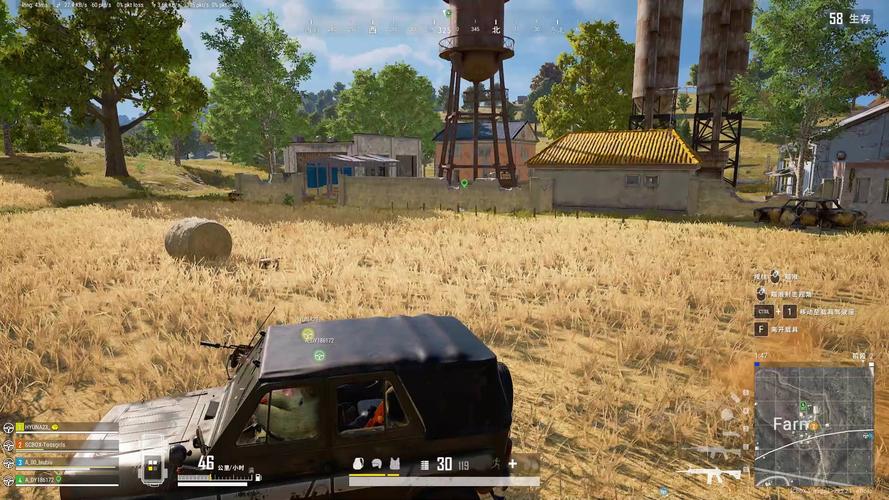Click the compass heading bar
Screen dimensions: 889x500
tap(447, 30)
